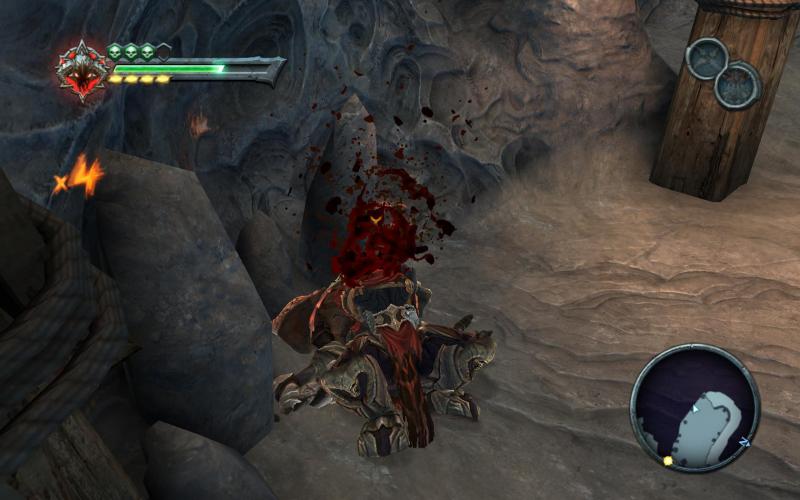This screenshot has height=500, width=800.
Task: Open the circular minimap
Action: point(695,407)
